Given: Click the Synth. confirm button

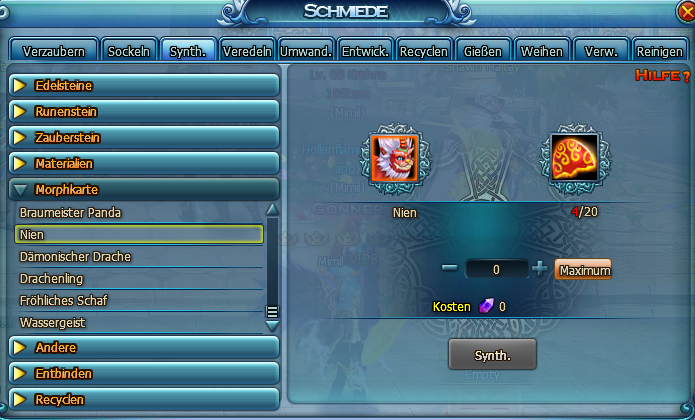Looking at the screenshot, I should [492, 355].
